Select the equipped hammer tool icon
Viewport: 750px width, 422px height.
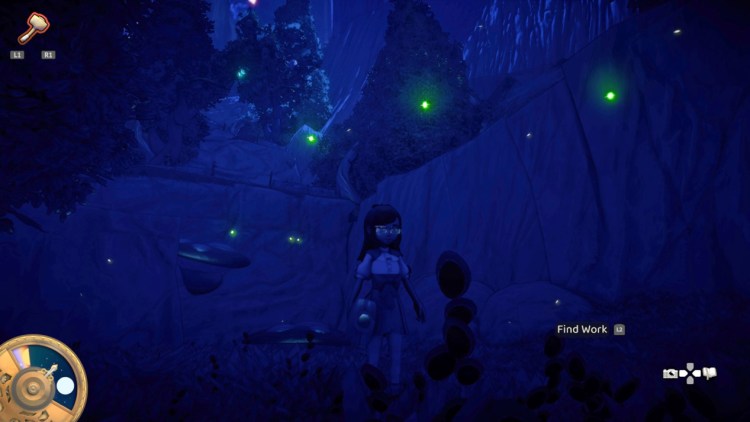click(32, 27)
